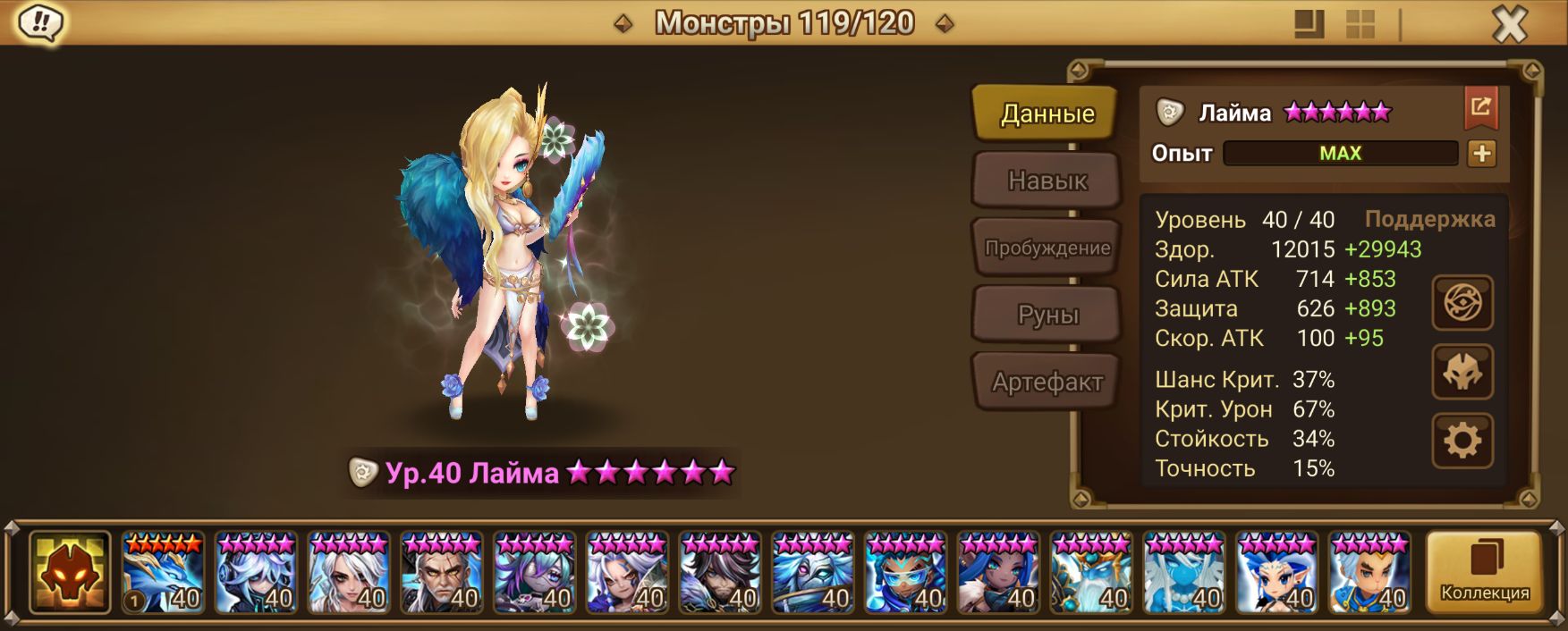The width and height of the screenshot is (1568, 631).
Task: Share Лайма using the red export icon
Action: point(1480,108)
